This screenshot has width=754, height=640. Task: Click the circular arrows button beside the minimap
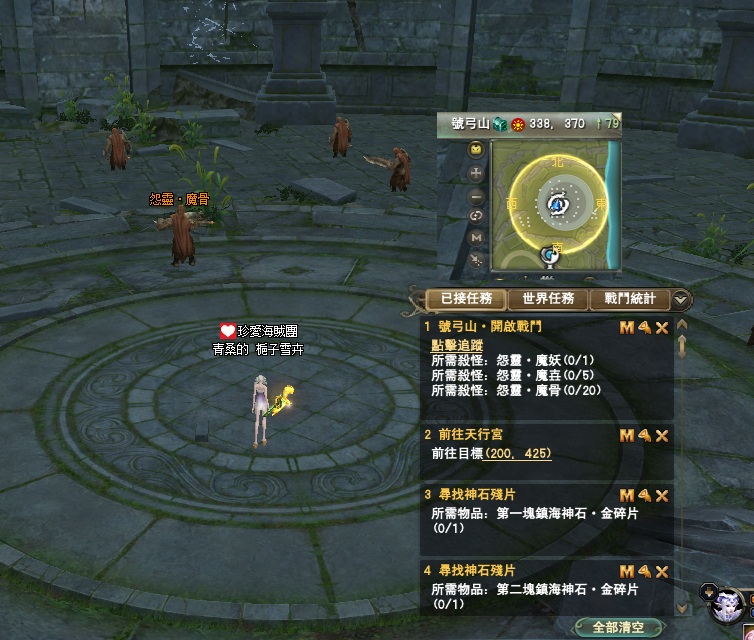[x=477, y=217]
